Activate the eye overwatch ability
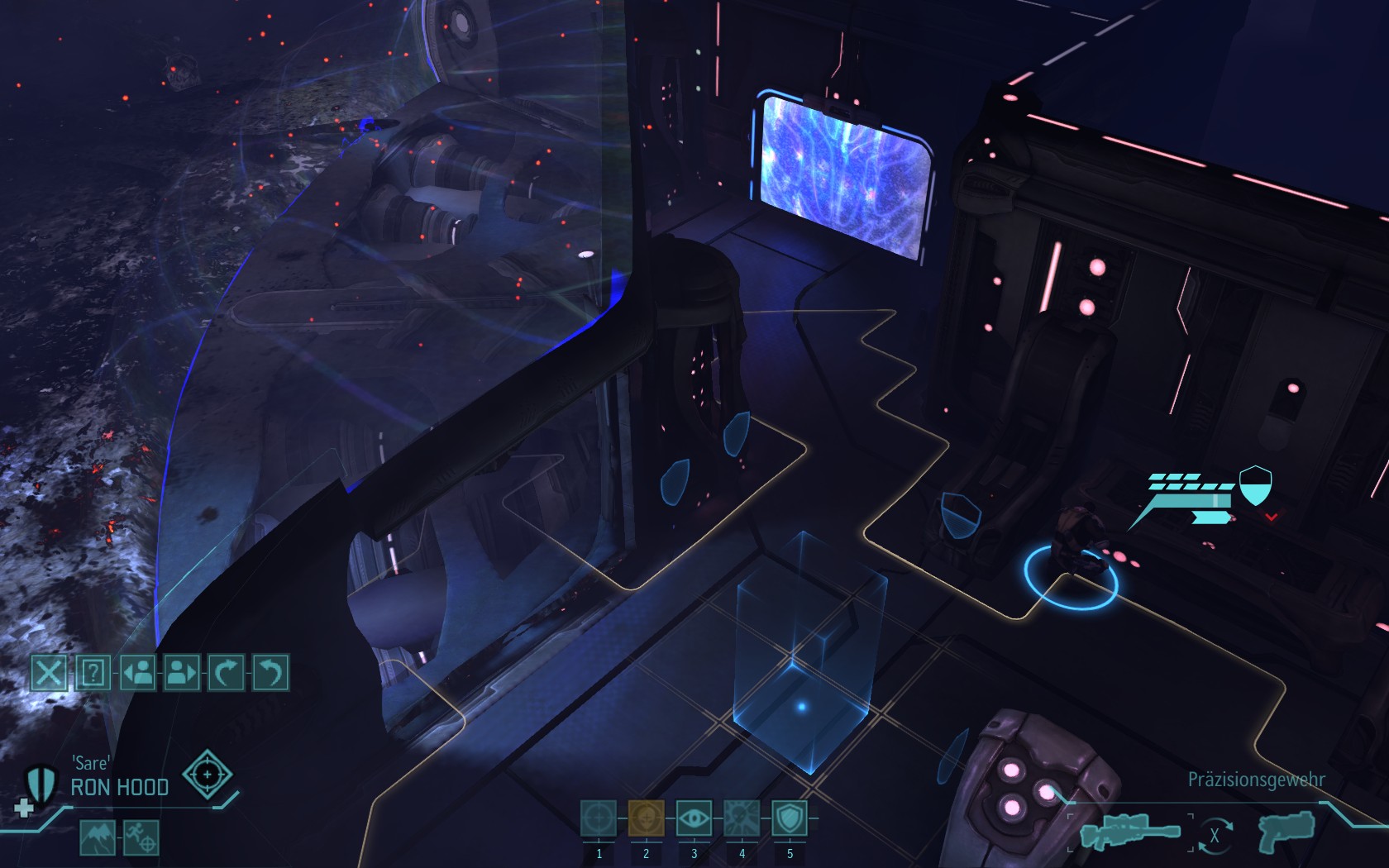Screen dimensions: 1389x868 pos(694,819)
